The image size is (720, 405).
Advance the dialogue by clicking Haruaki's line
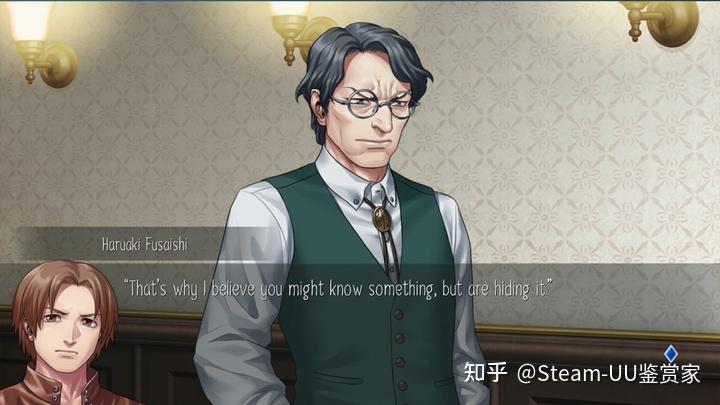(337, 288)
